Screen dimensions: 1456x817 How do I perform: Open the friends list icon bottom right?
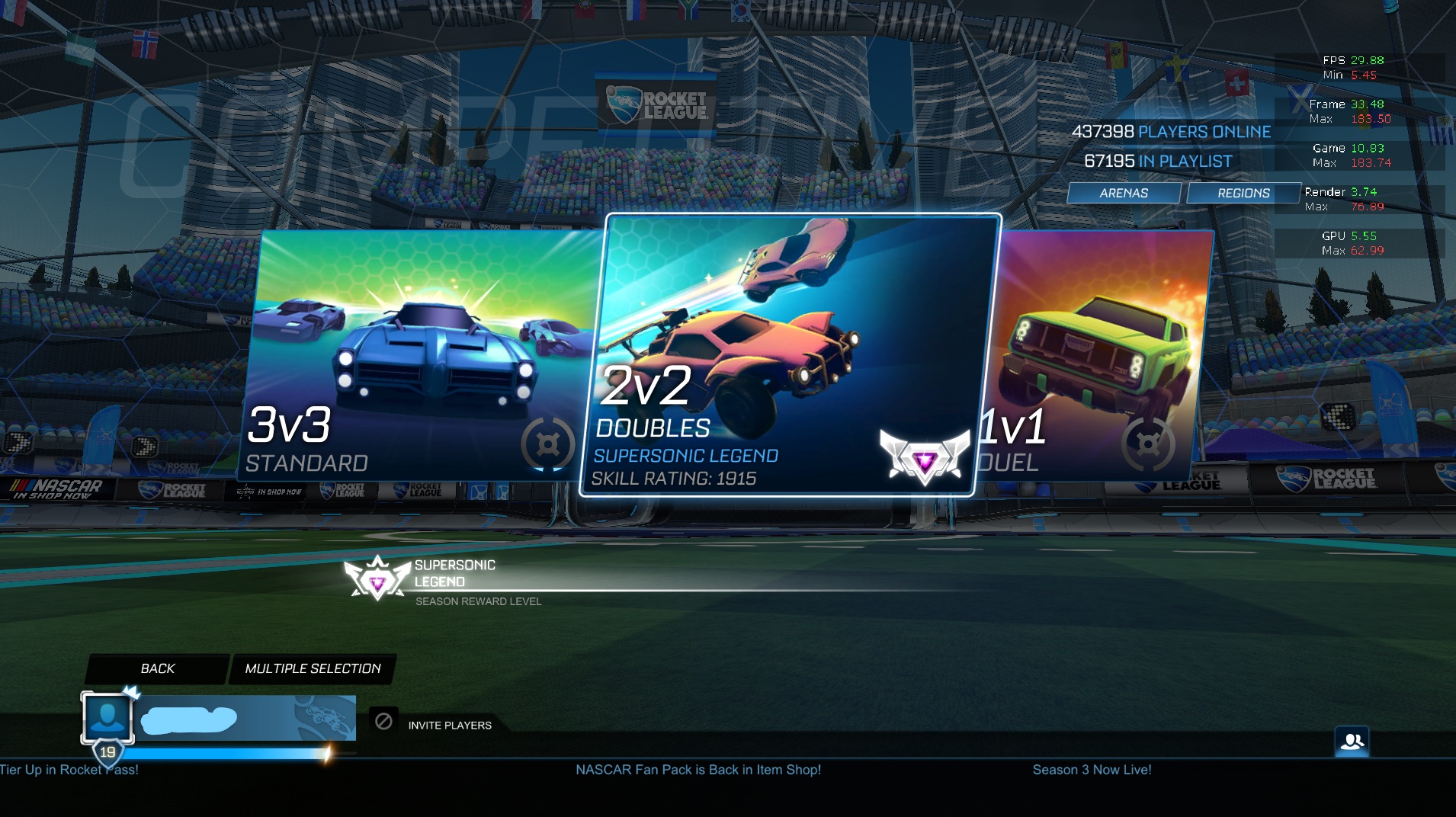pyautogui.click(x=1353, y=740)
